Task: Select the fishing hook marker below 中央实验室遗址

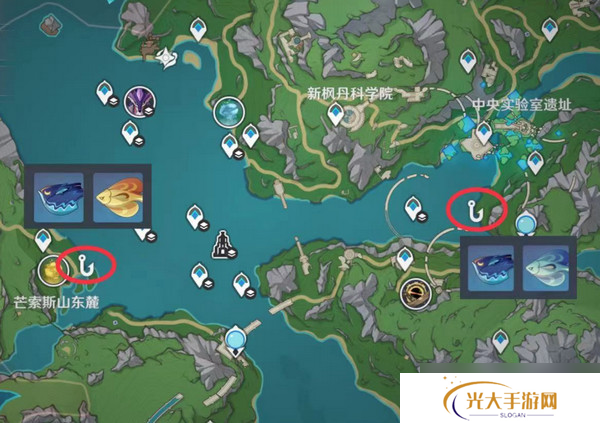Action: point(475,209)
